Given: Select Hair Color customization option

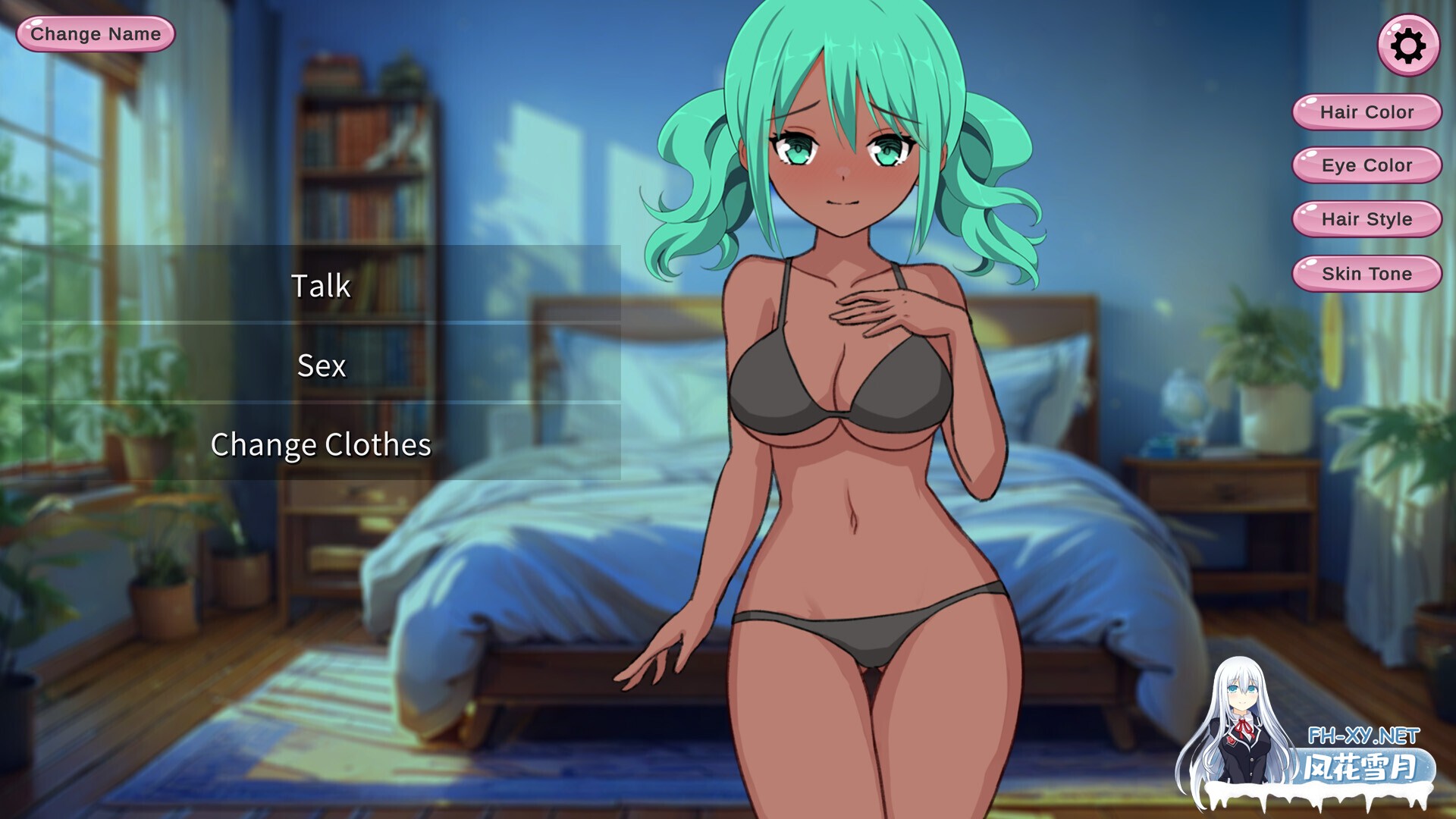Looking at the screenshot, I should (1365, 111).
